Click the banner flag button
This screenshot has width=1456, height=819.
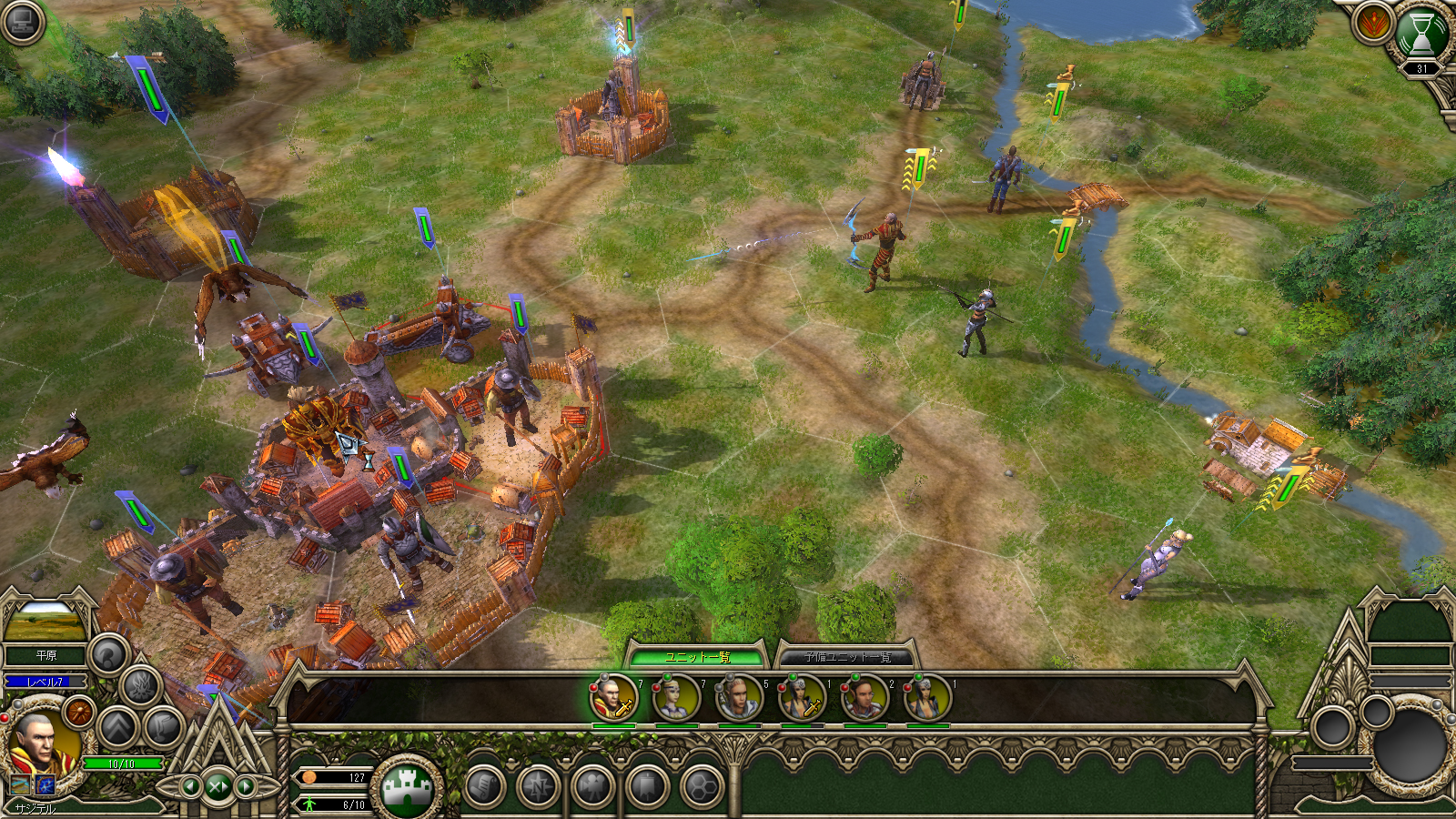[647, 786]
